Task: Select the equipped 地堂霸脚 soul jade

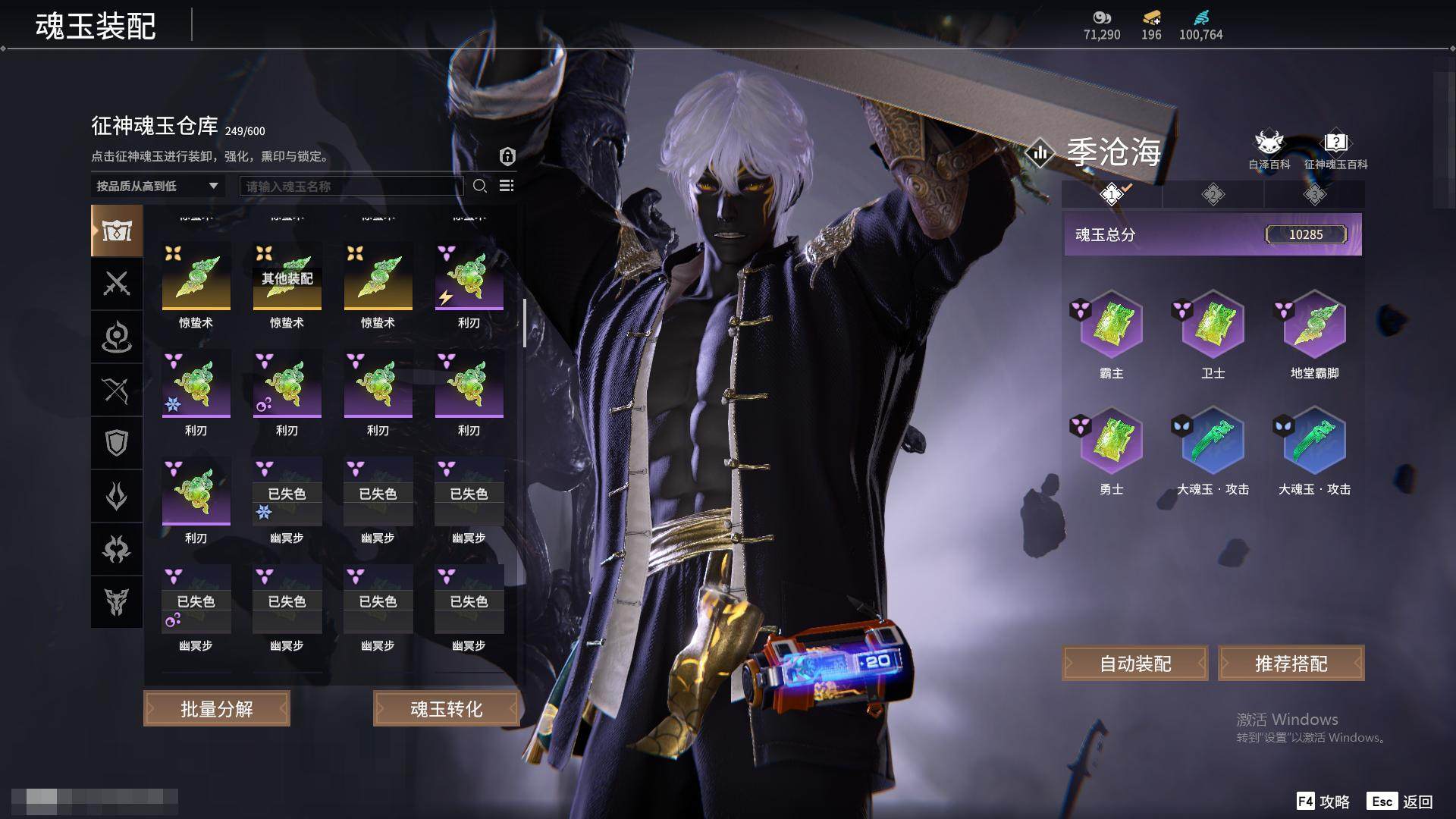Action: (1315, 325)
